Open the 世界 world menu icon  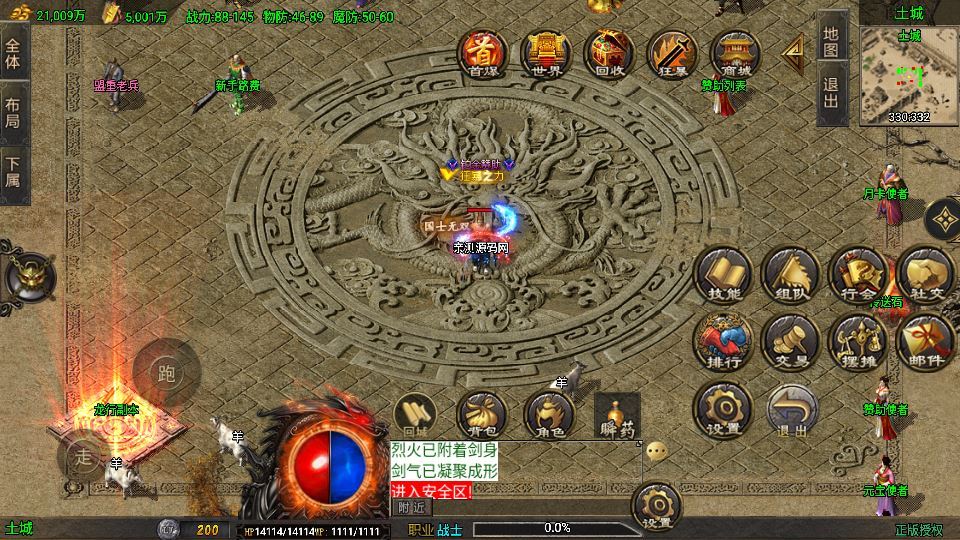tap(545, 52)
